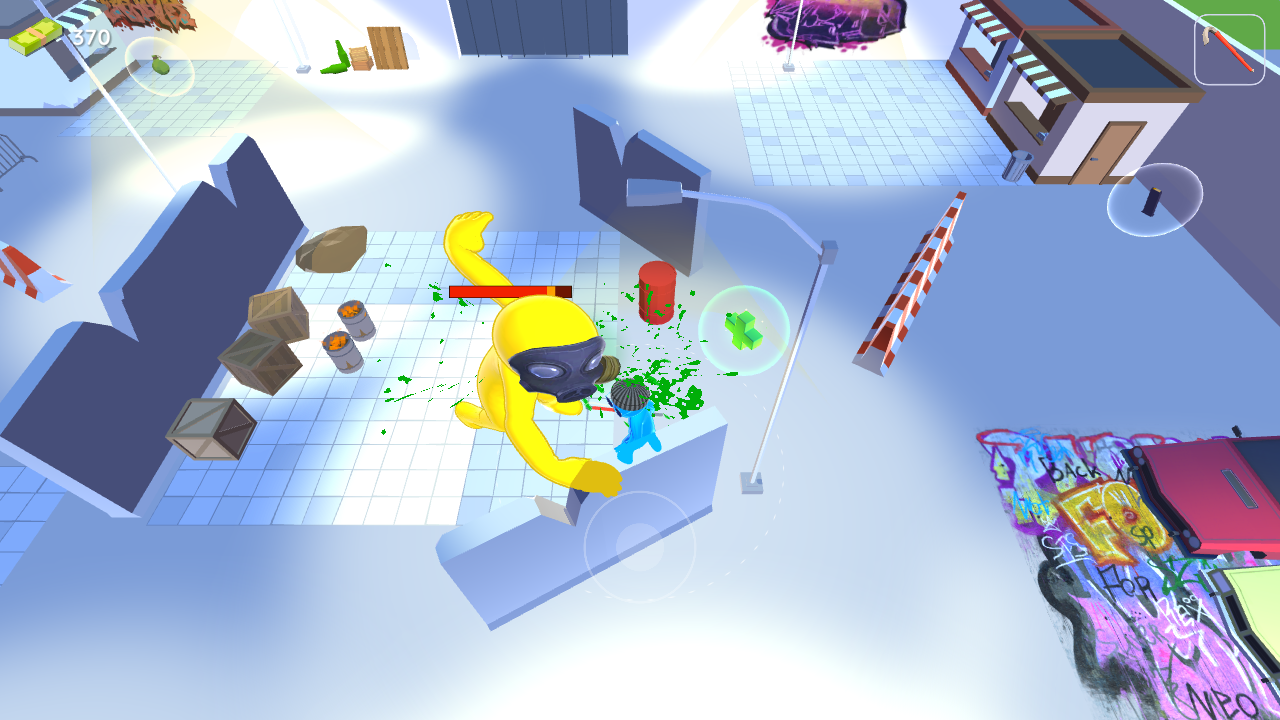Viewport: 1280px width, 720px height.
Task: Click the striped barricade pole
Action: [x=912, y=280]
